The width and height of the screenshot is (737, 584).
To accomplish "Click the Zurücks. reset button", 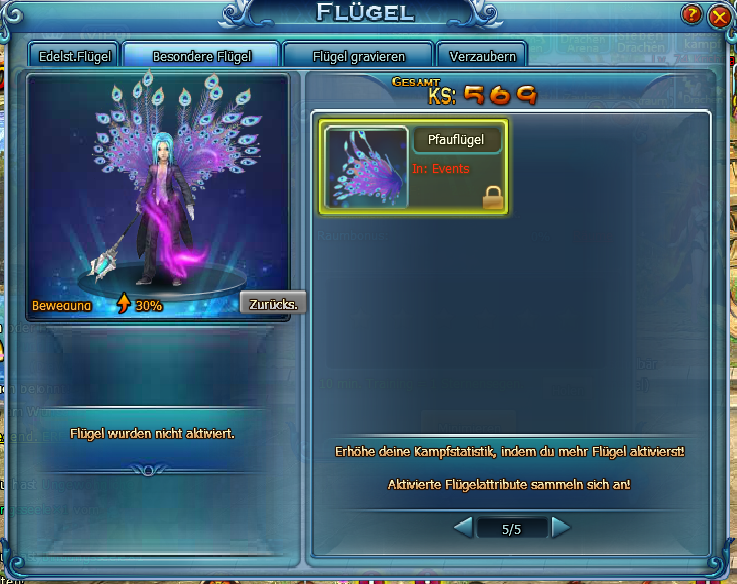I will 273,304.
